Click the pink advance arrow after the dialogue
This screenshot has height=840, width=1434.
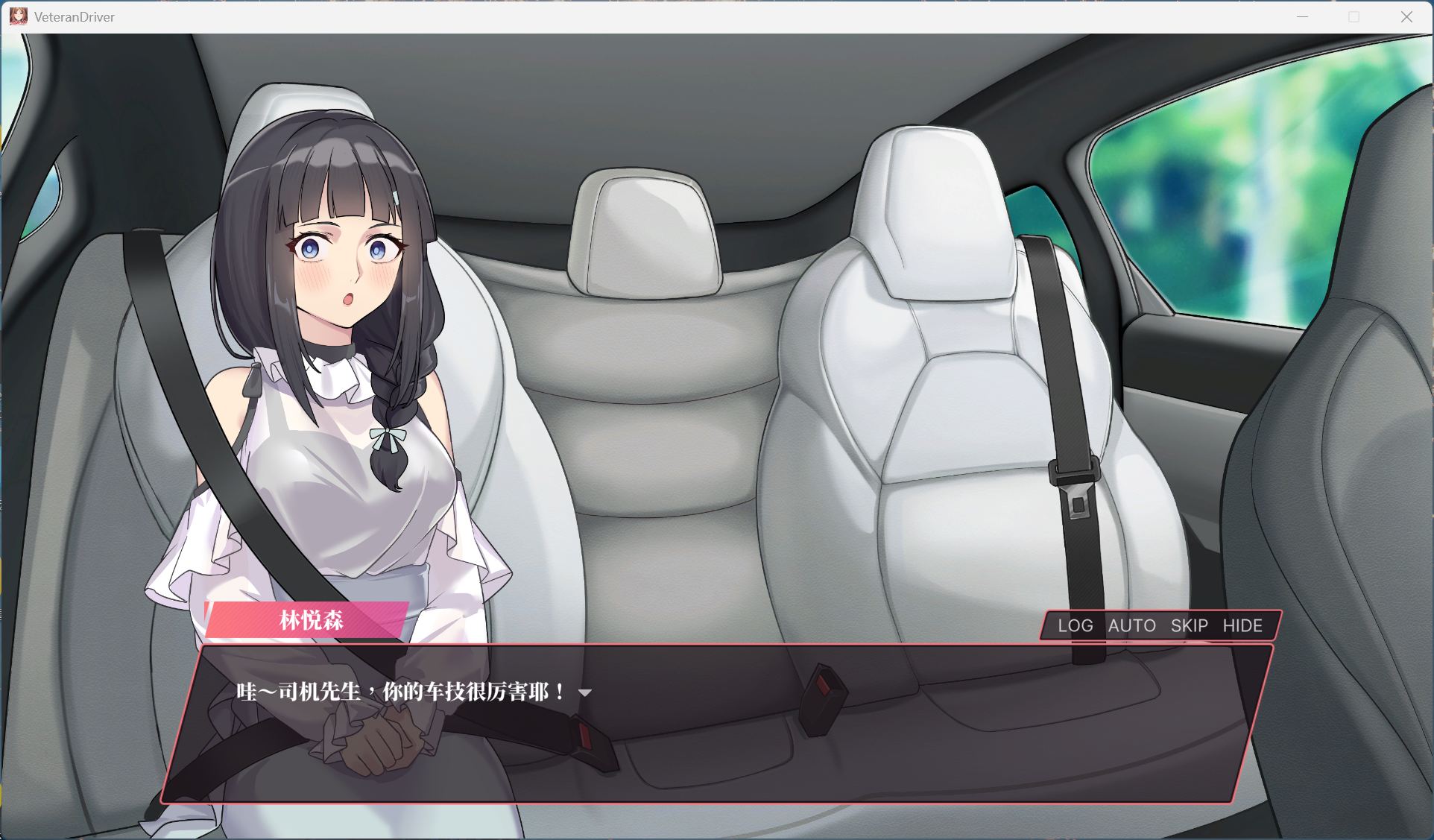[586, 692]
